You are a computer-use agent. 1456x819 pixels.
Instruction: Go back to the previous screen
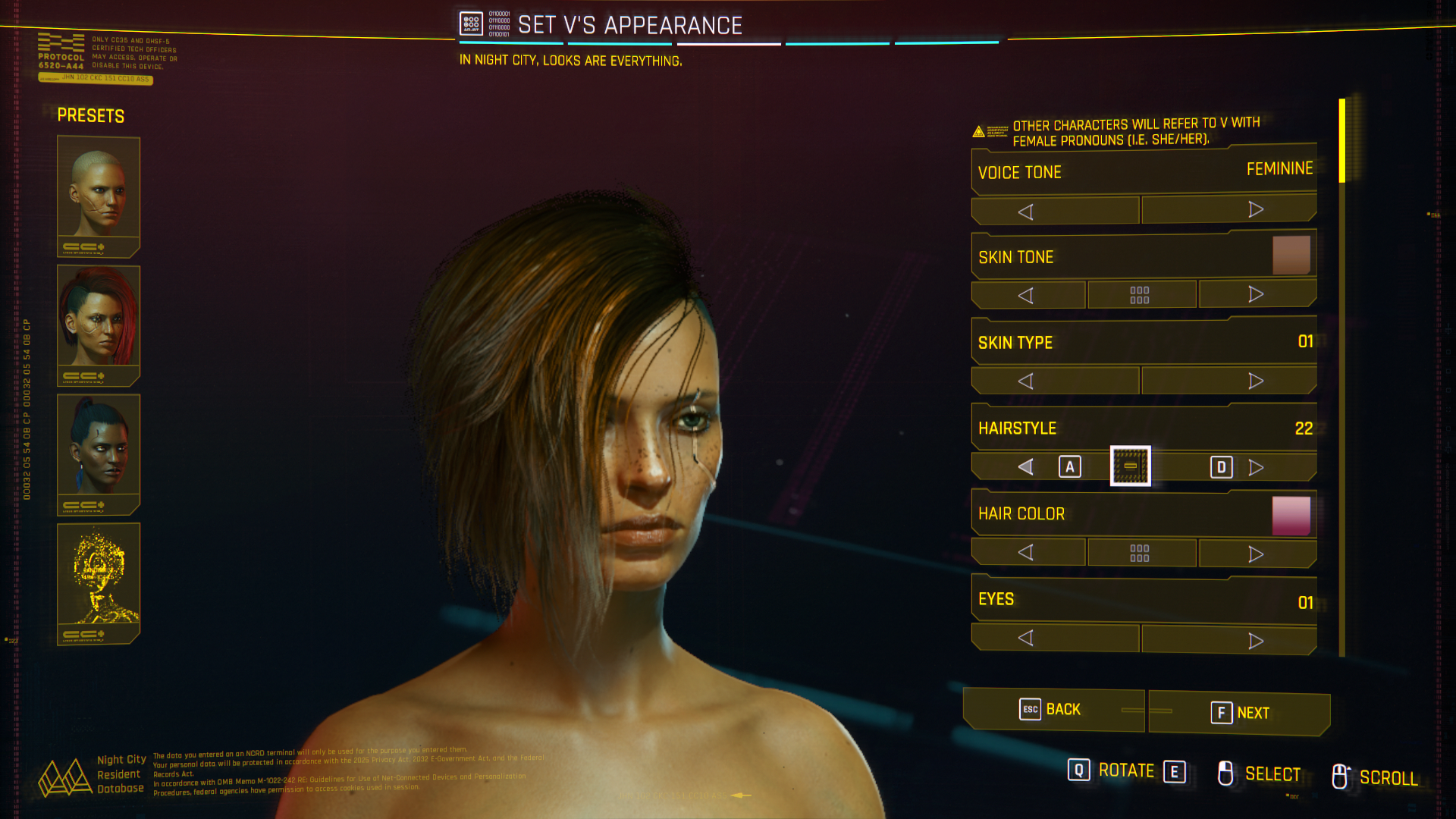tap(1053, 710)
